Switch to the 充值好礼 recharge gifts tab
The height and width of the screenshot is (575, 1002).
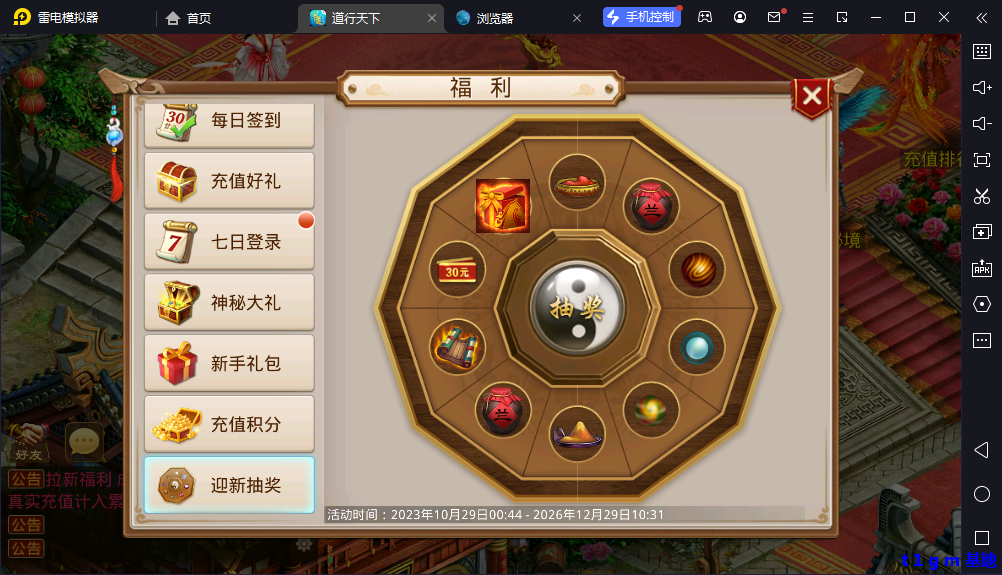(x=229, y=181)
